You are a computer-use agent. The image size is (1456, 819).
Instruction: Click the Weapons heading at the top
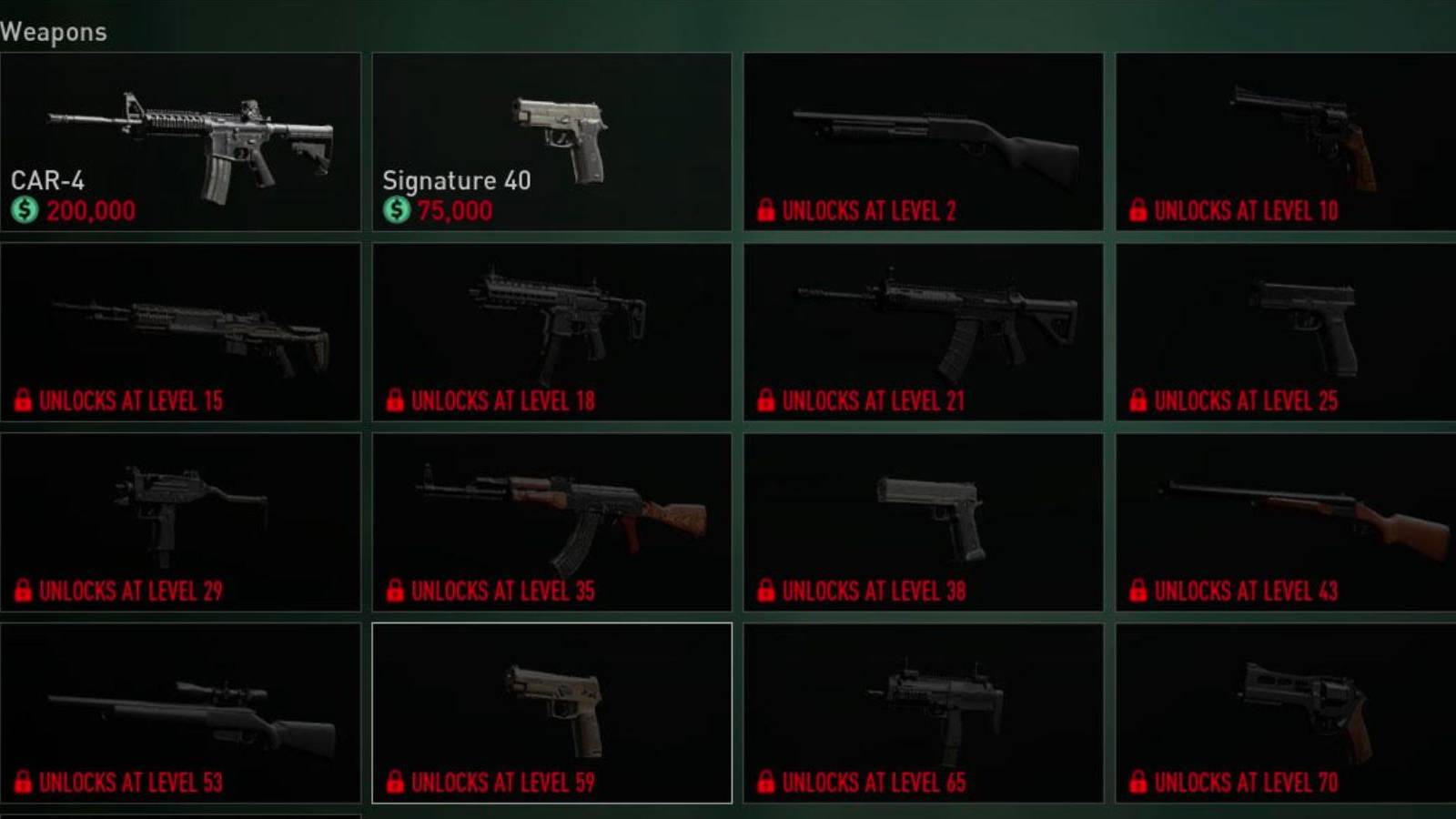coord(55,31)
